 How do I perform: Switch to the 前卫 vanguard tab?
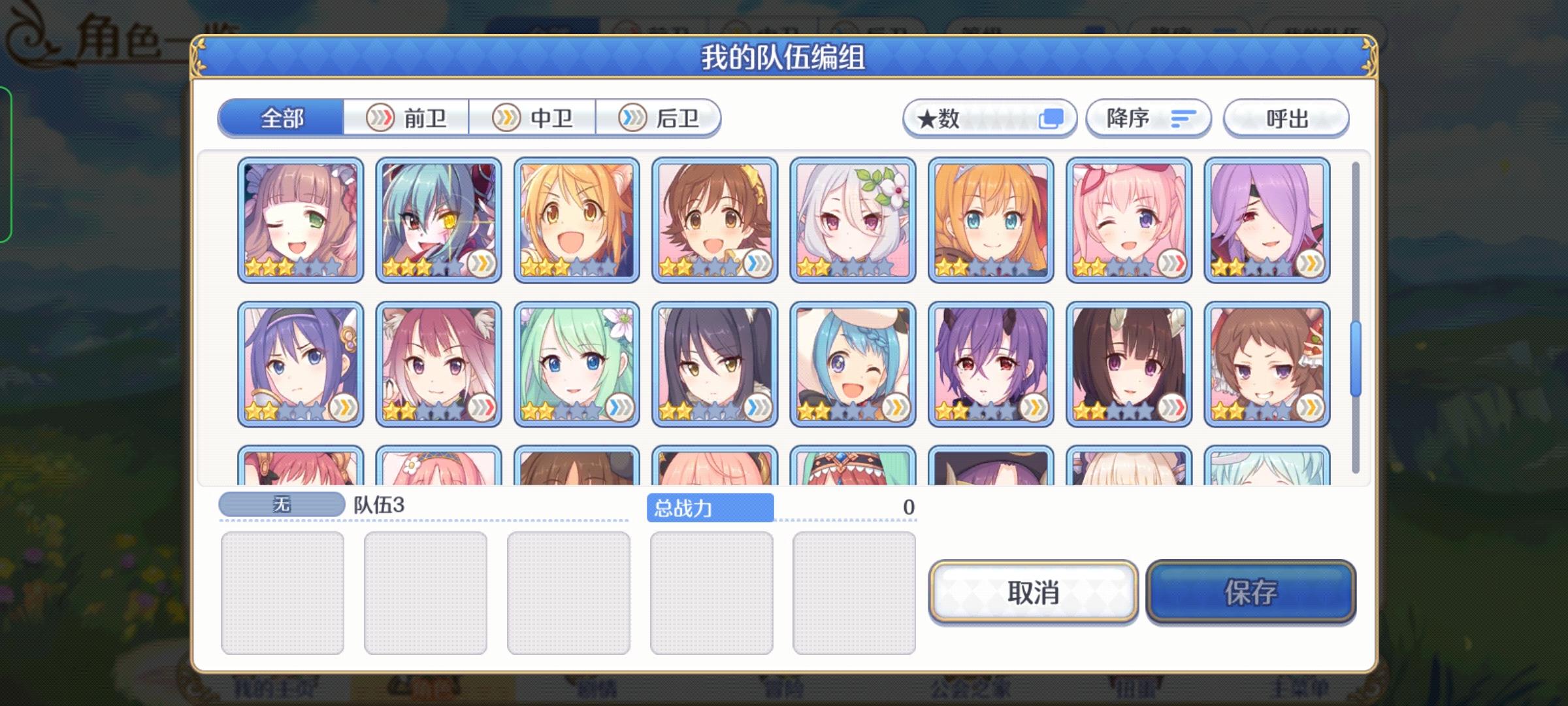point(405,118)
